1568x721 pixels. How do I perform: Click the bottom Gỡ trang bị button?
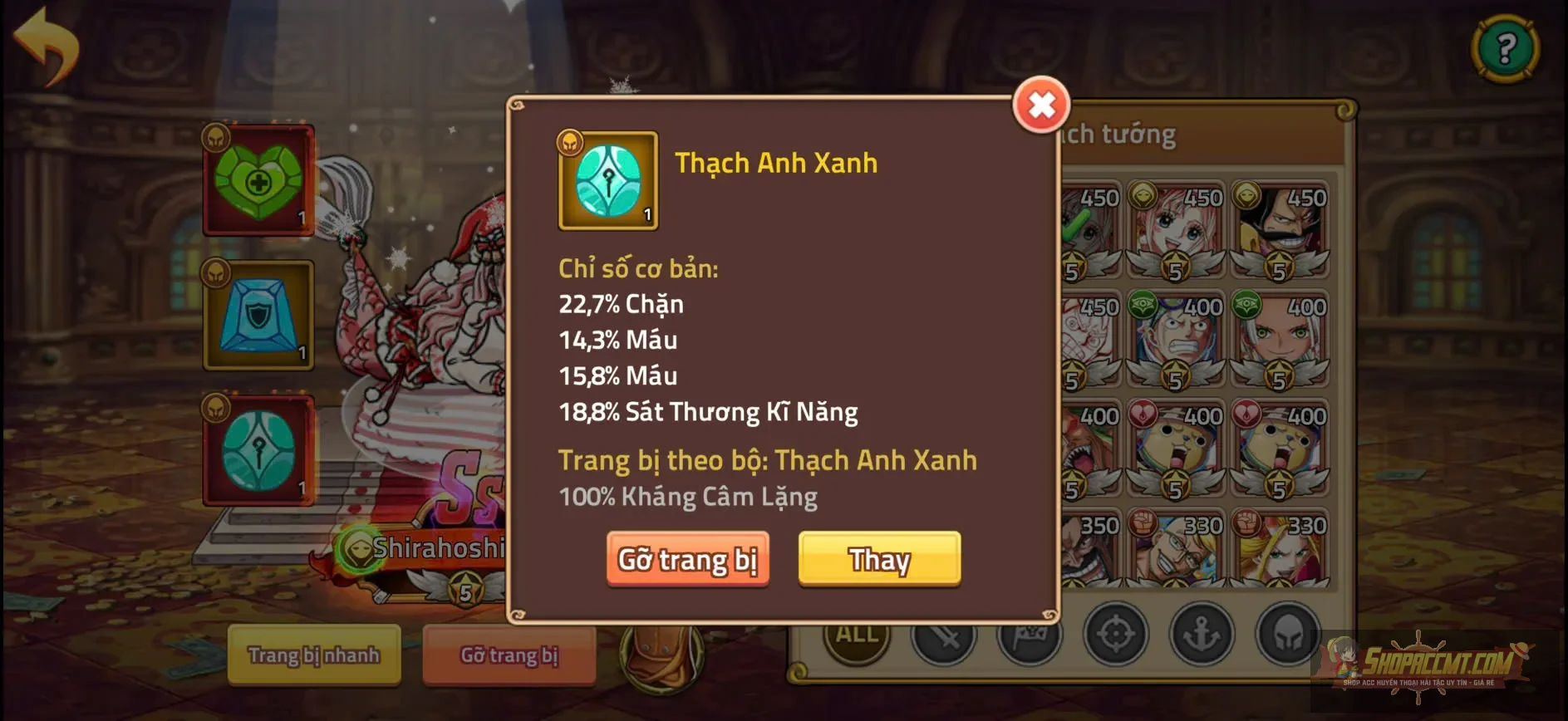point(509,656)
